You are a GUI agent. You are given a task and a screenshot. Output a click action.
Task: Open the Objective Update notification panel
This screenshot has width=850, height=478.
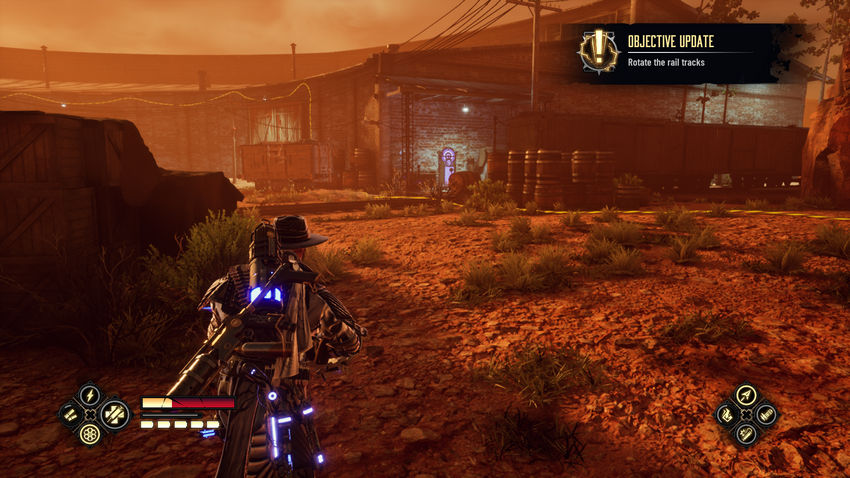(x=690, y=53)
